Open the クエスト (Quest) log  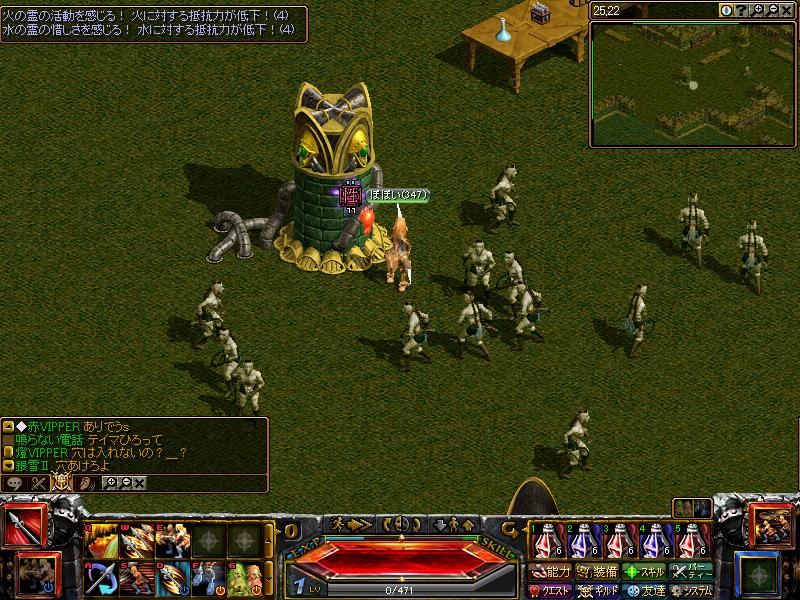click(x=549, y=590)
